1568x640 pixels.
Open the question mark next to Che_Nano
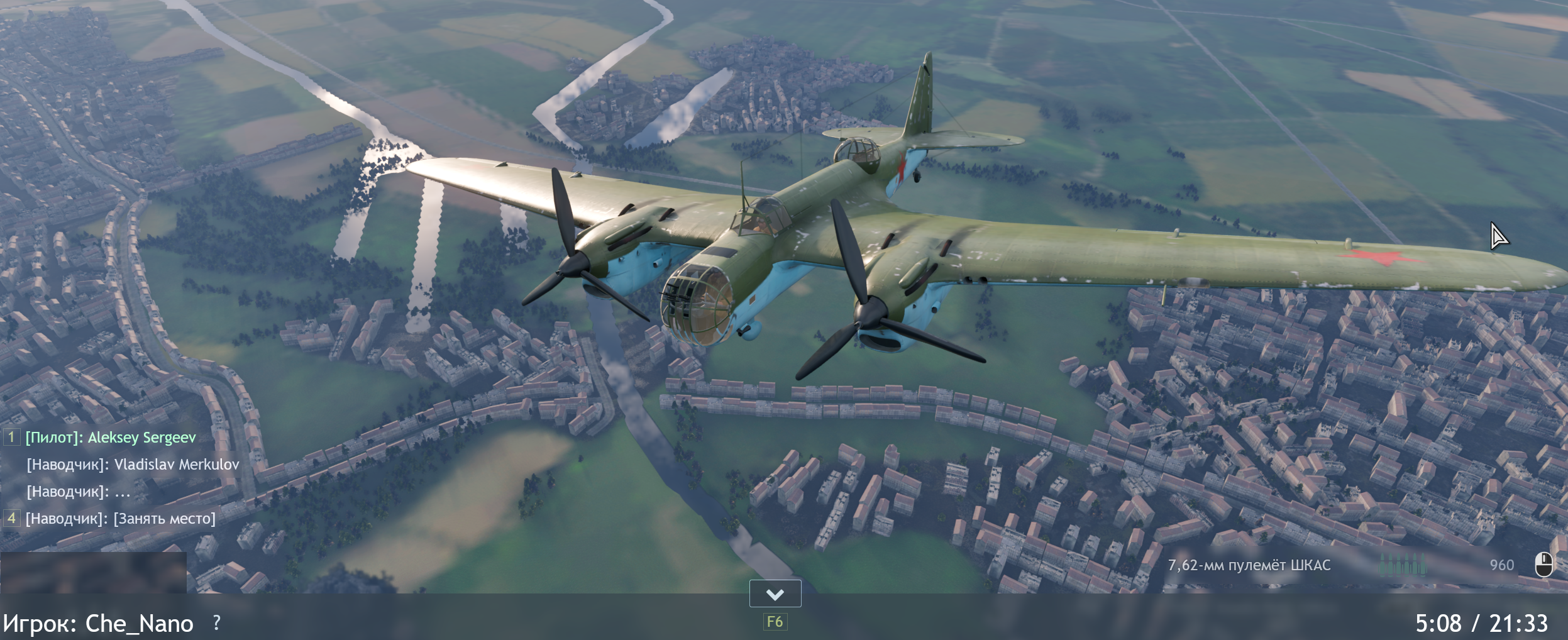(x=217, y=622)
